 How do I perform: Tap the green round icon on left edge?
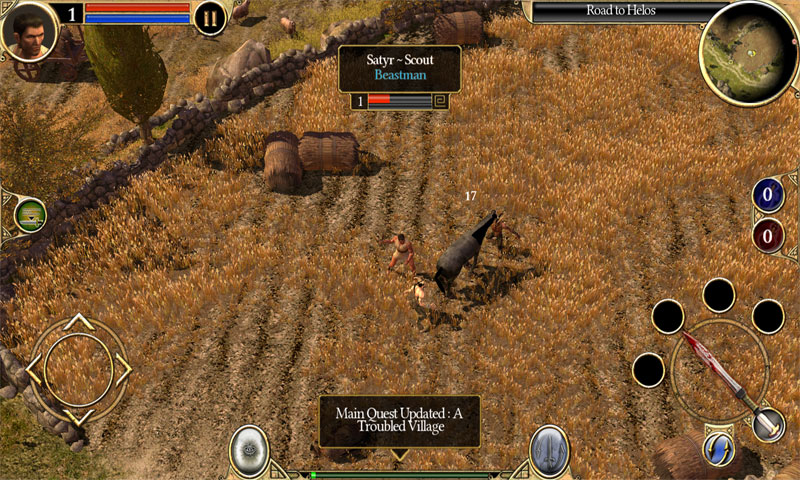click(x=30, y=215)
